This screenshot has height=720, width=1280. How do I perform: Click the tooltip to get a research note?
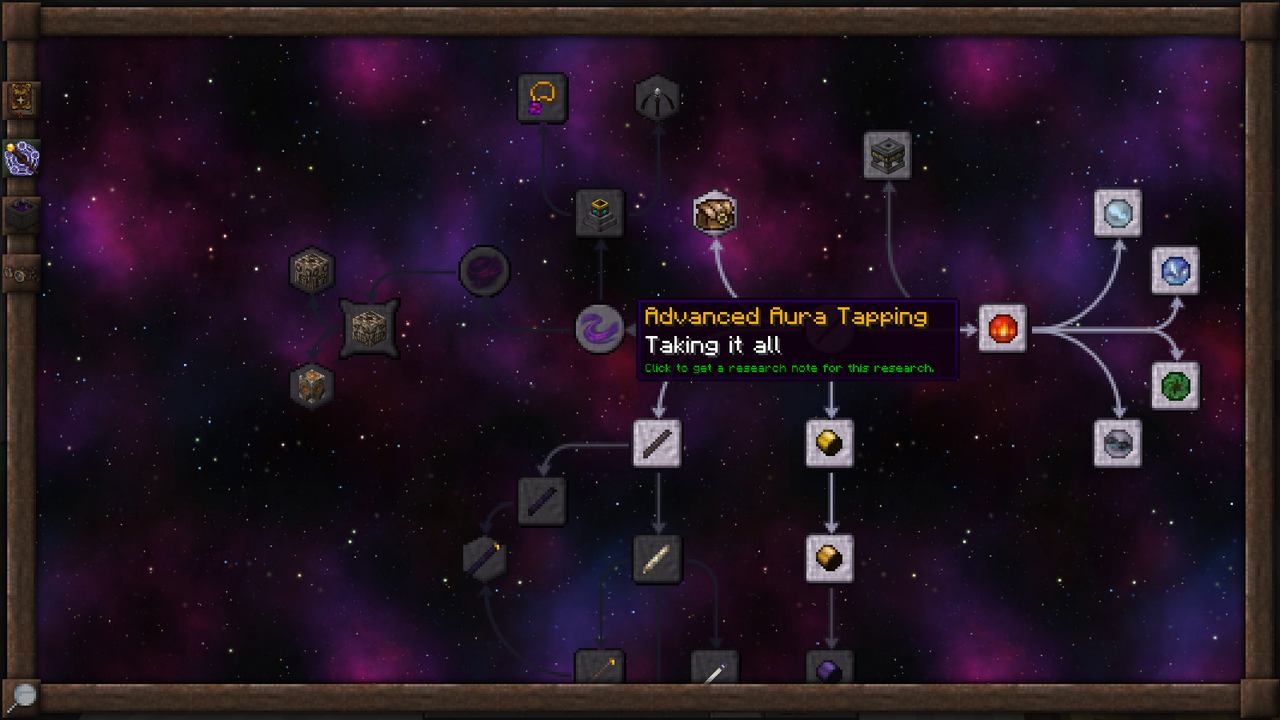[795, 340]
